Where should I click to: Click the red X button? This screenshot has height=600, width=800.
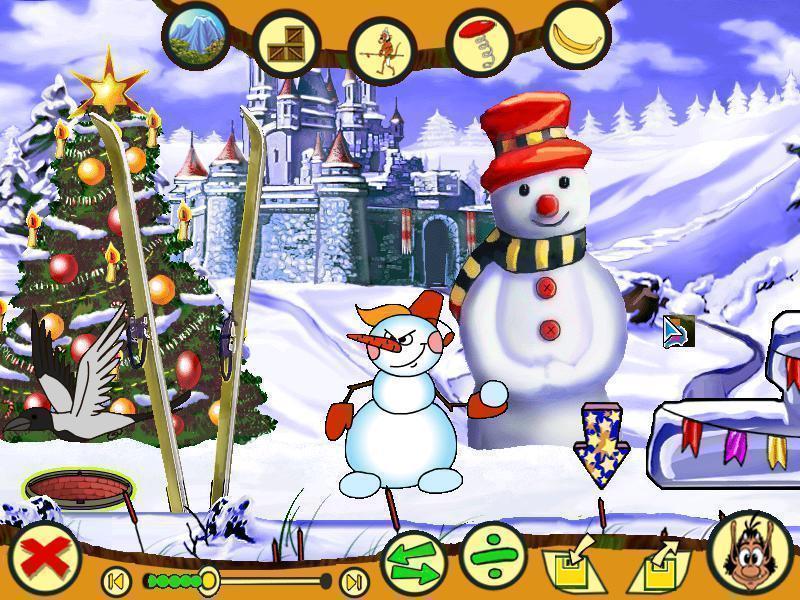pos(36,557)
